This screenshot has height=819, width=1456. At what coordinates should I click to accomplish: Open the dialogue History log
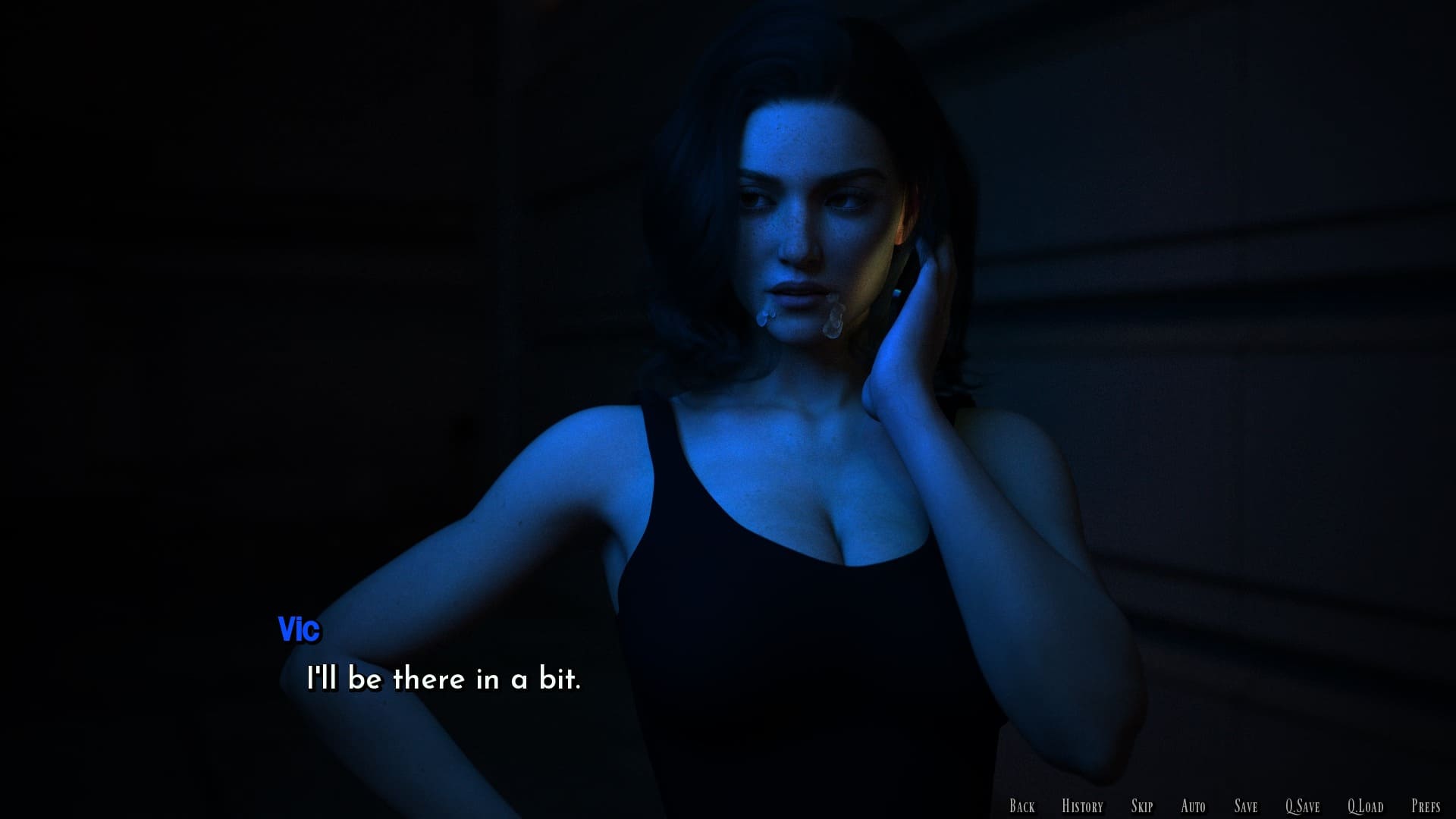tap(1082, 806)
